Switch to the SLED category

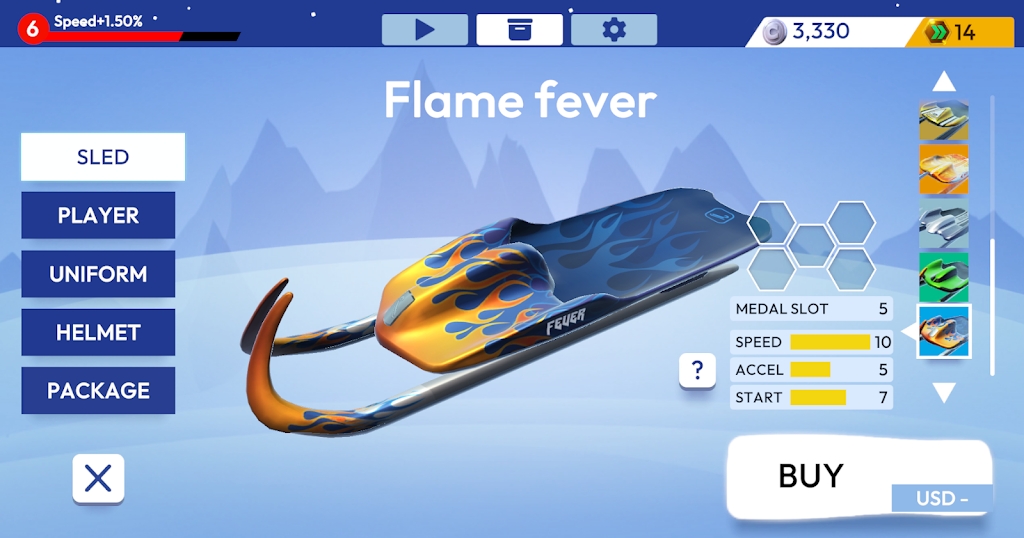103,157
